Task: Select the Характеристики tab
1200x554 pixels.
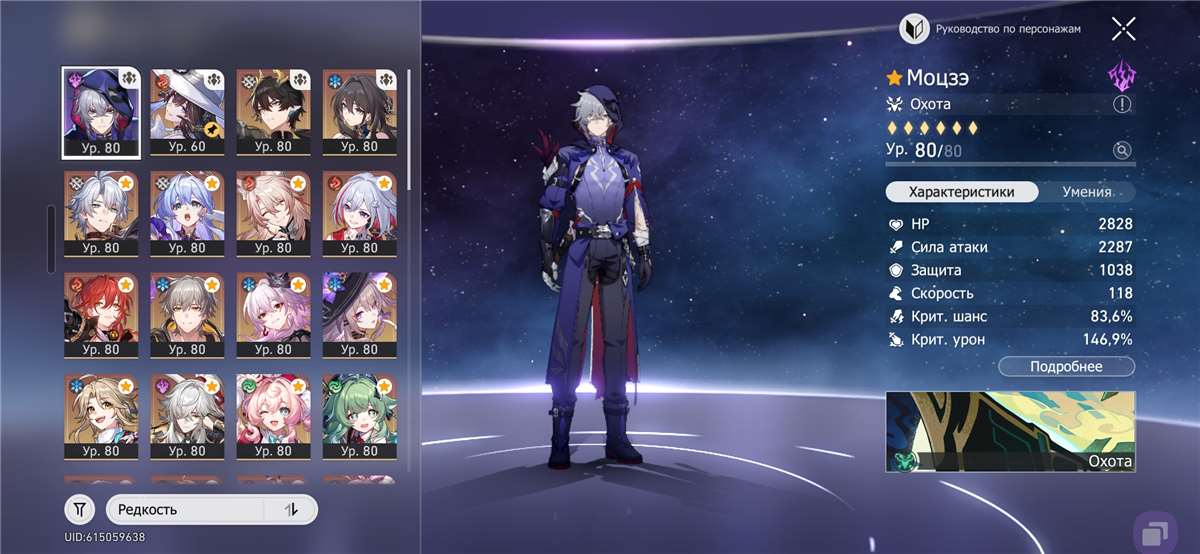Action: [x=961, y=192]
